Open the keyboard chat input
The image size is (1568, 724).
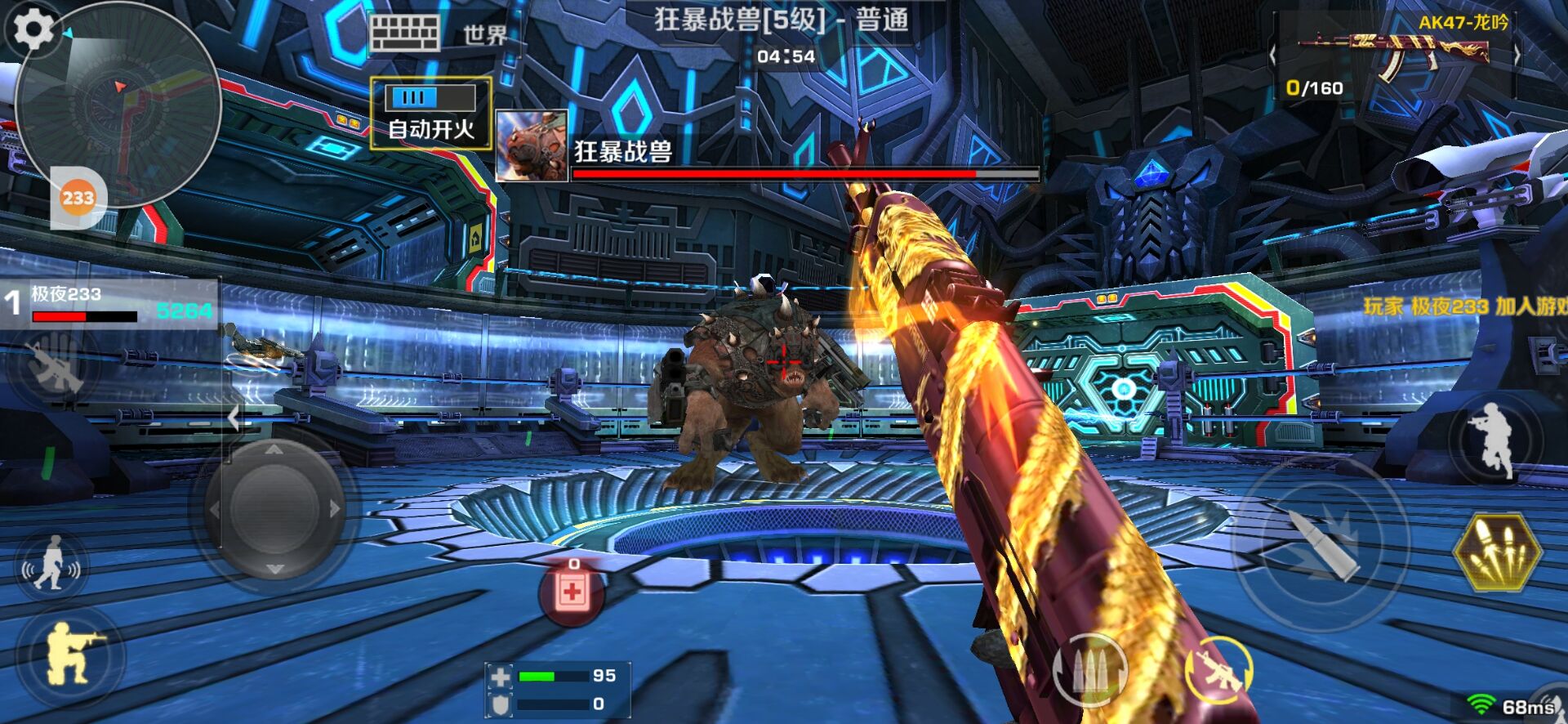click(x=404, y=34)
